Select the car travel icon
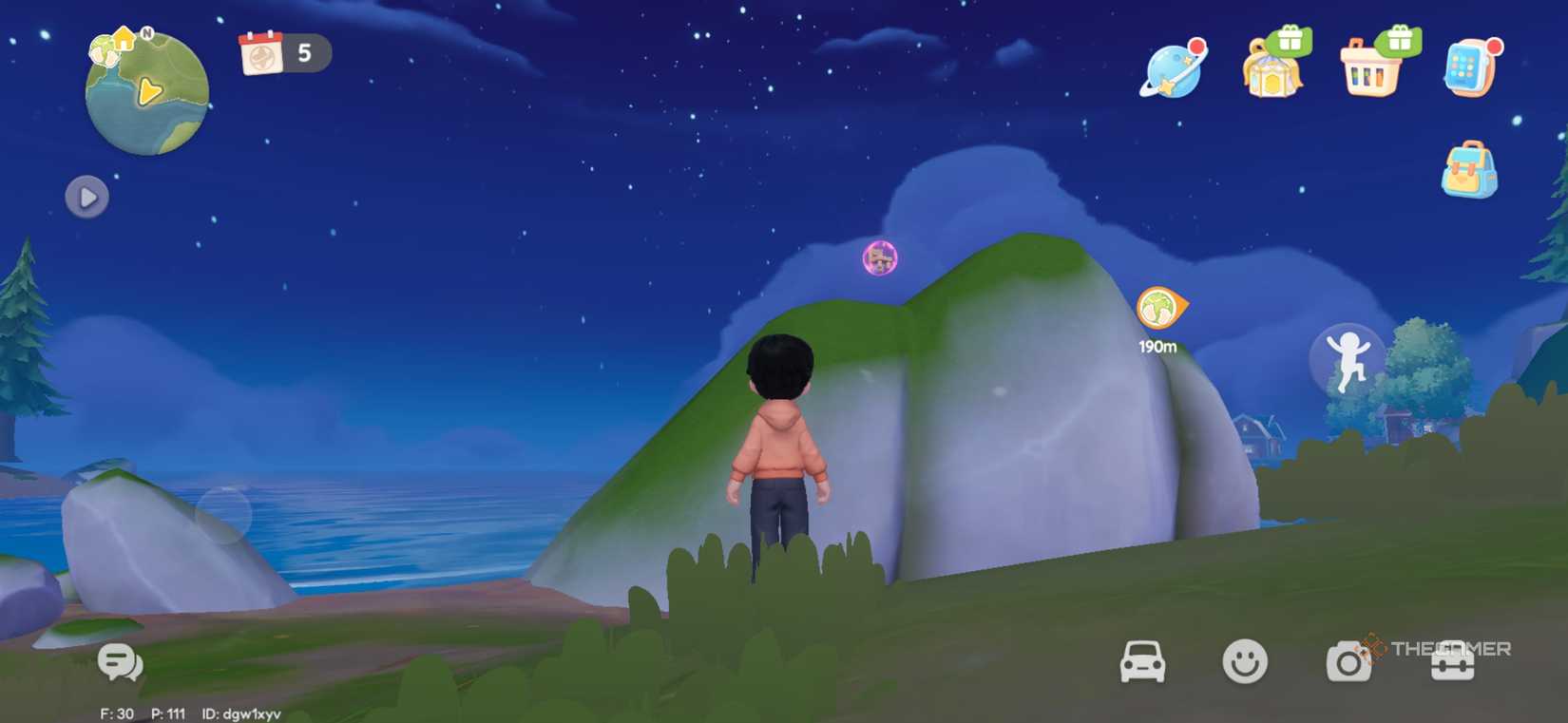The height and width of the screenshot is (723, 1568). pyautogui.click(x=1141, y=659)
